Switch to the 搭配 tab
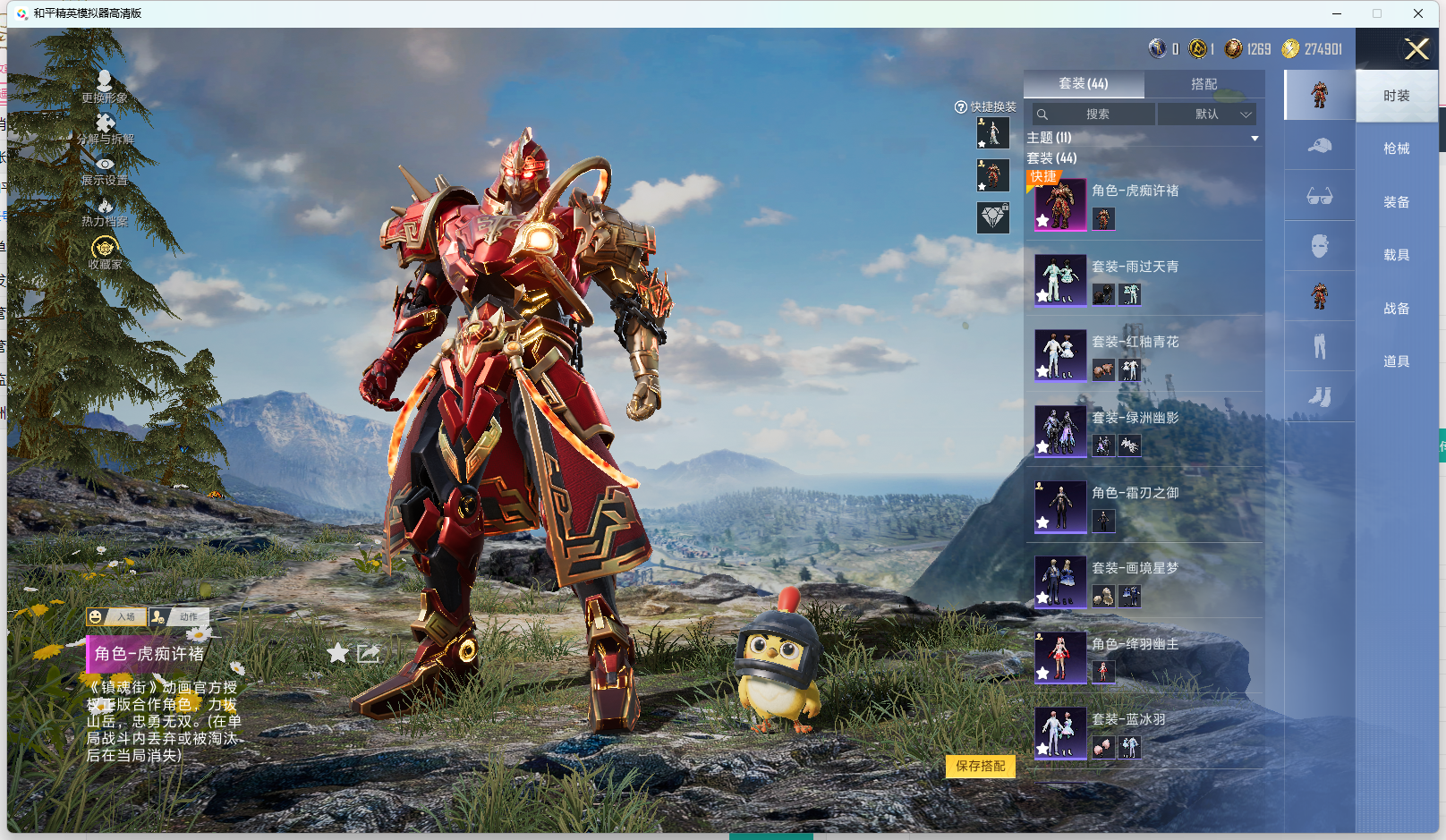Screen dimensions: 1446x840 pyautogui.click(x=1204, y=84)
